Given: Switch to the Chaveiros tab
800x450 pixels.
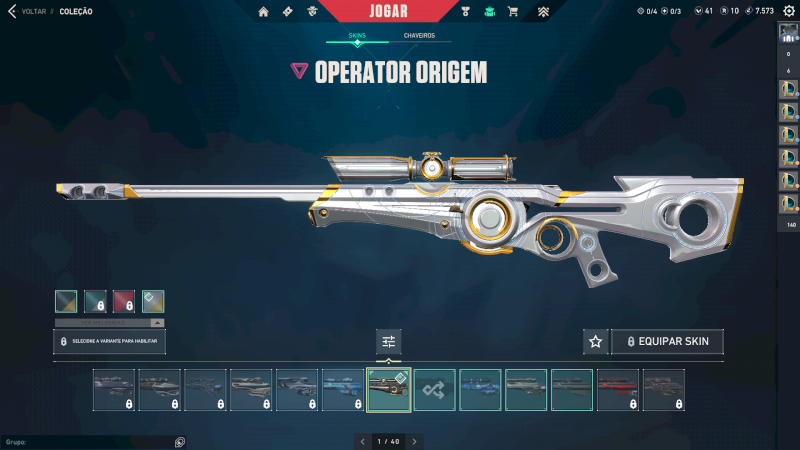Looking at the screenshot, I should pyautogui.click(x=419, y=35).
